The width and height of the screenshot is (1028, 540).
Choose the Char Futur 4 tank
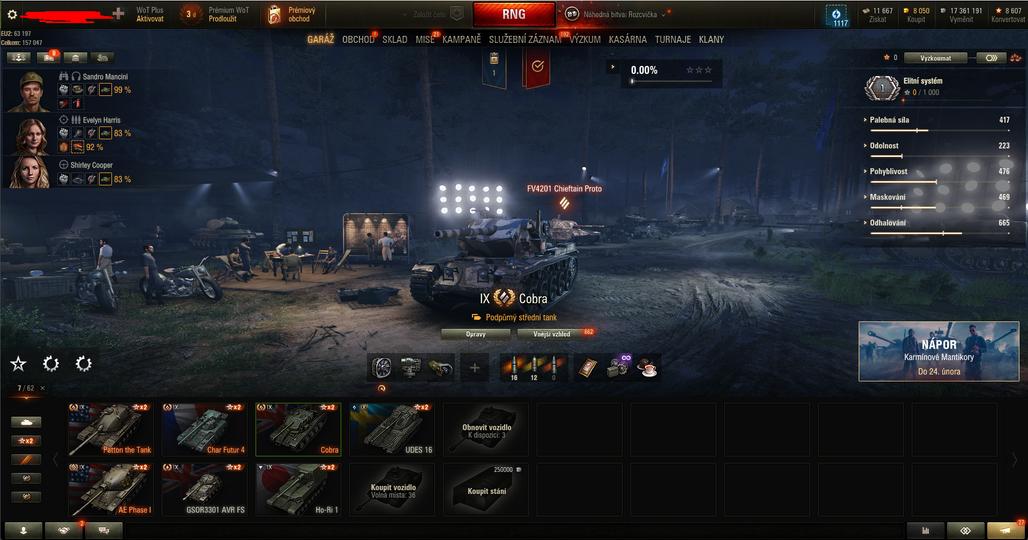pyautogui.click(x=203, y=430)
